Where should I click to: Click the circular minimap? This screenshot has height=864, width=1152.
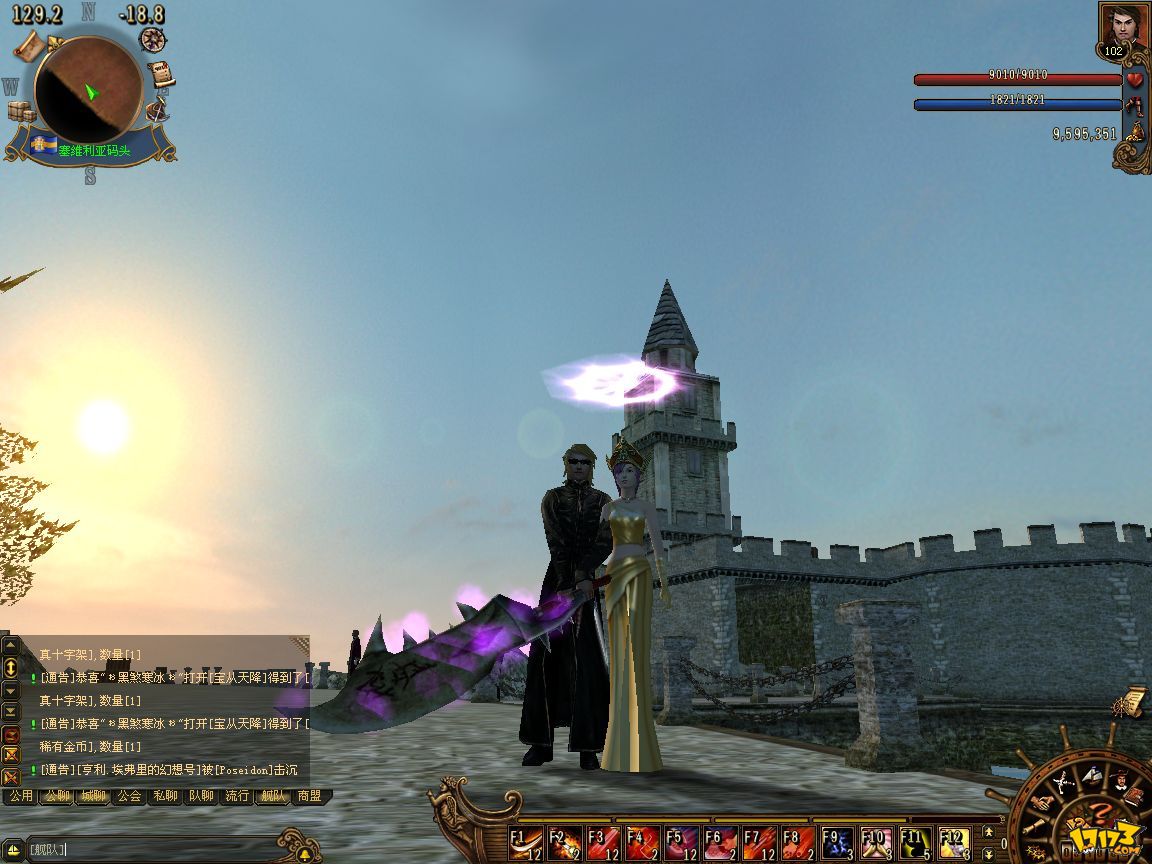coord(88,90)
